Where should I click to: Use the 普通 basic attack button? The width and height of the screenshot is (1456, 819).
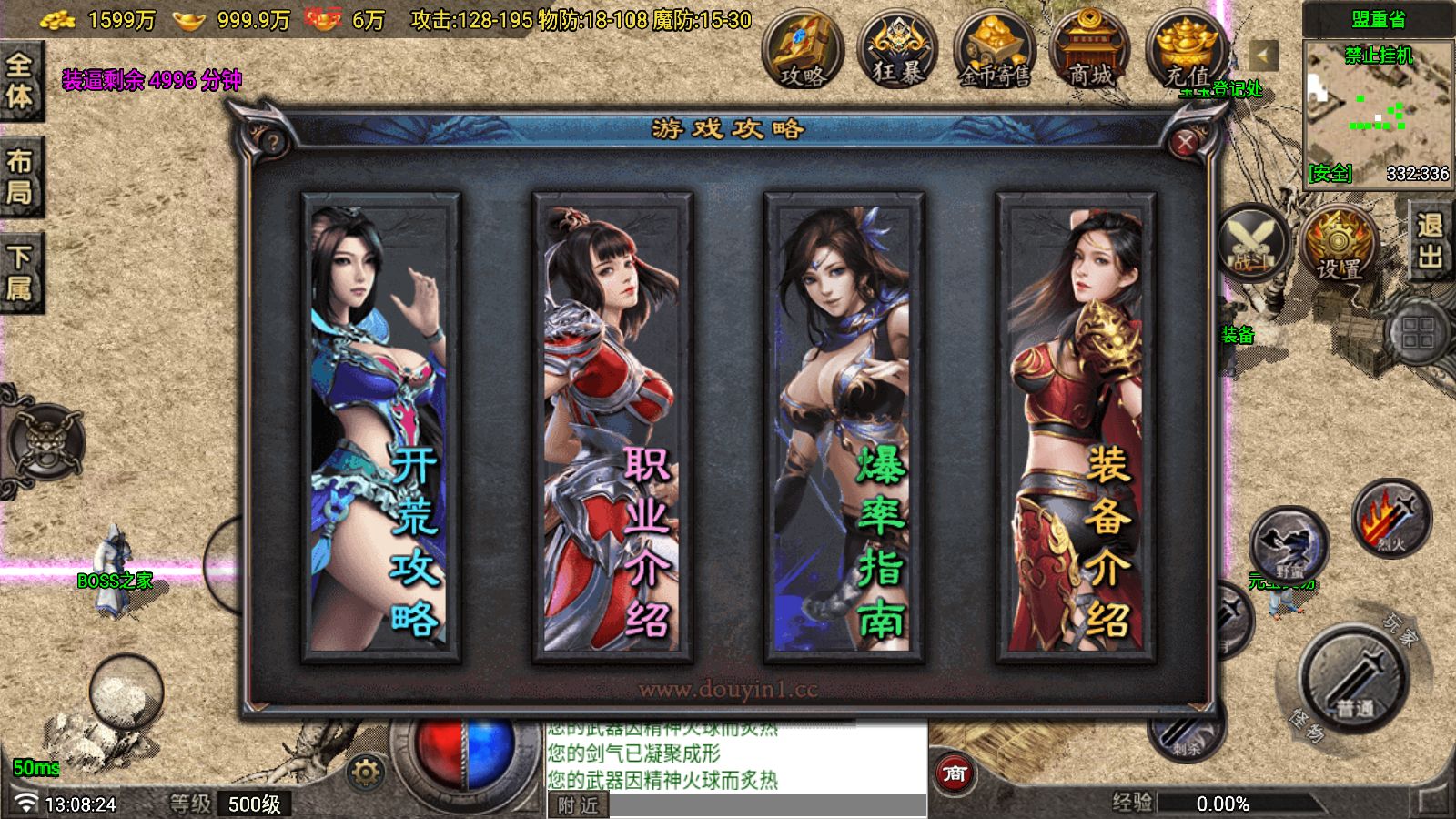coord(1354,679)
